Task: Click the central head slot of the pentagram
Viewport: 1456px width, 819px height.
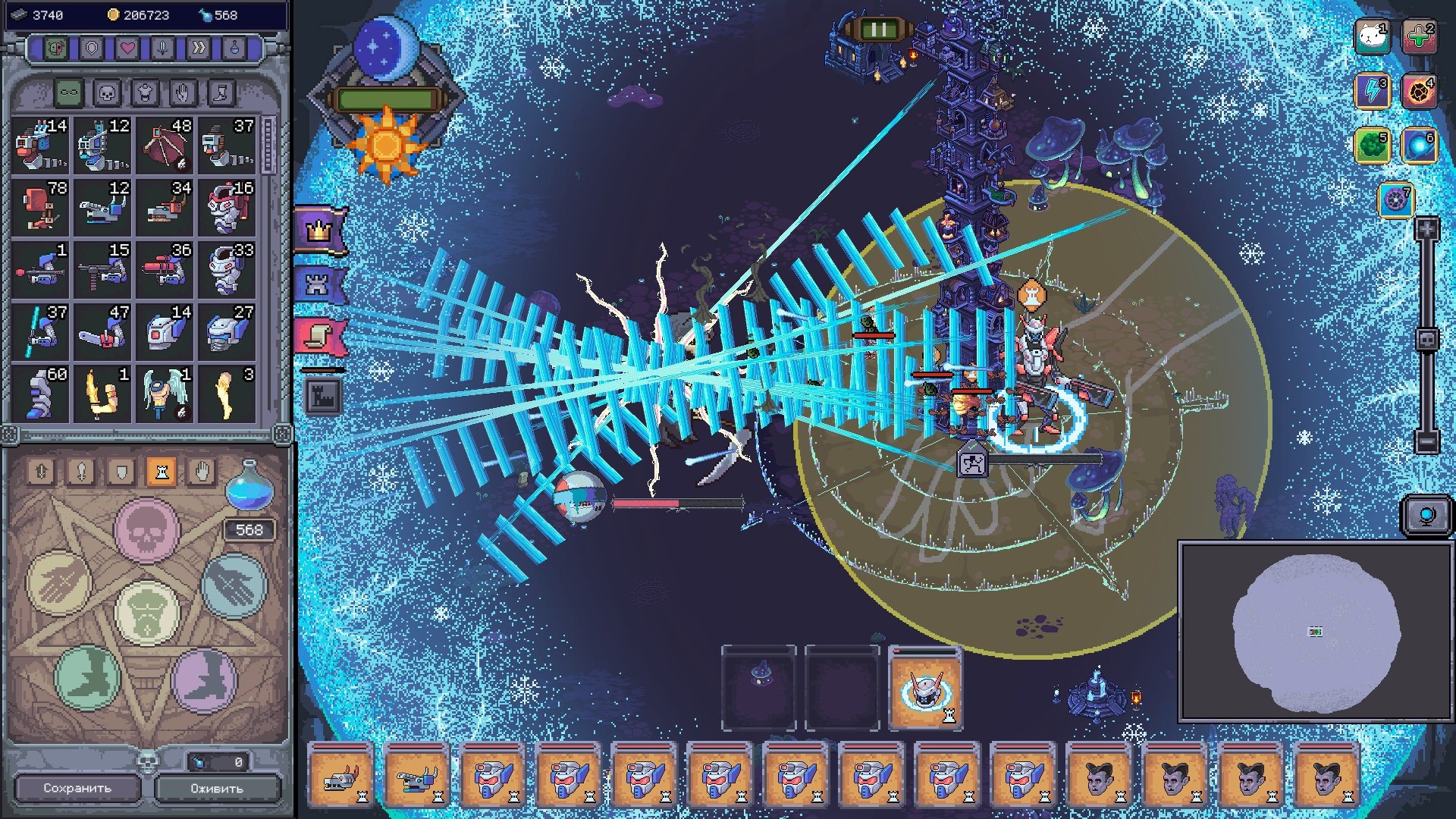Action: [x=147, y=611]
